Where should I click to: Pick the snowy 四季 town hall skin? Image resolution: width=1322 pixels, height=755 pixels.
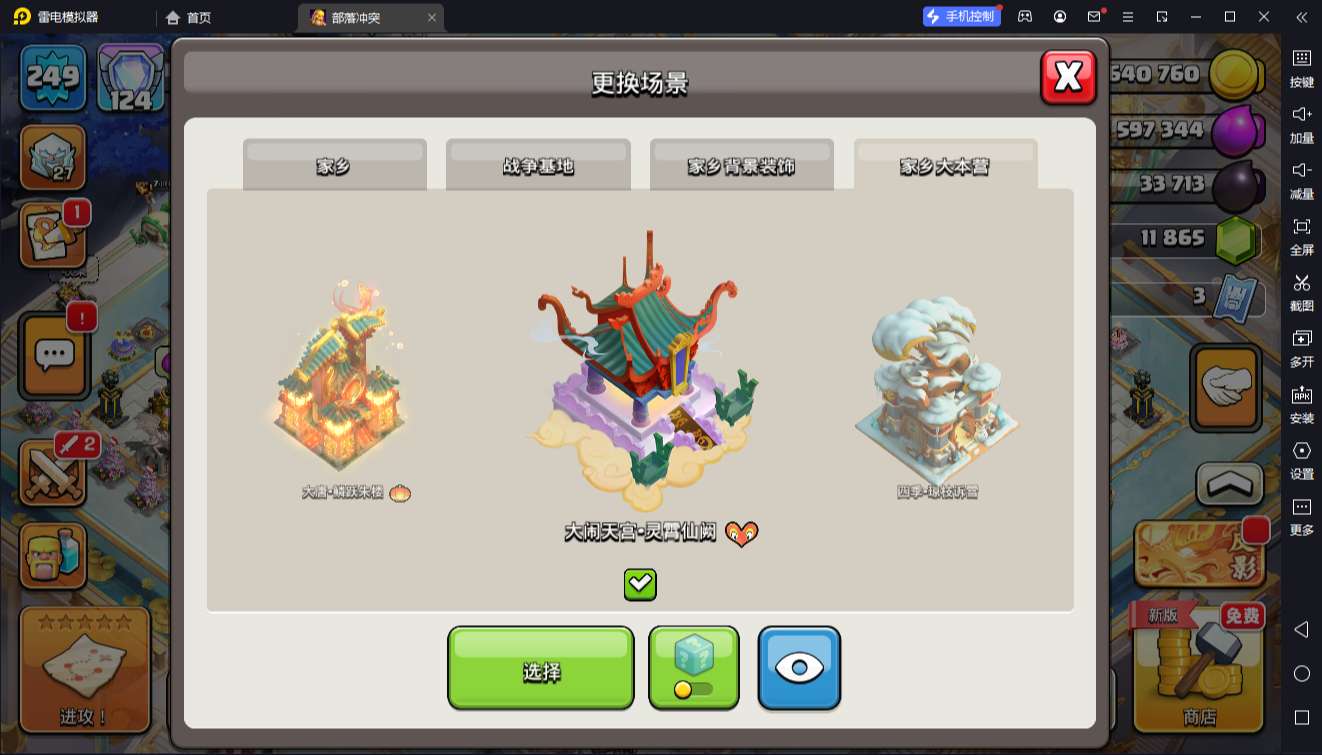point(937,390)
